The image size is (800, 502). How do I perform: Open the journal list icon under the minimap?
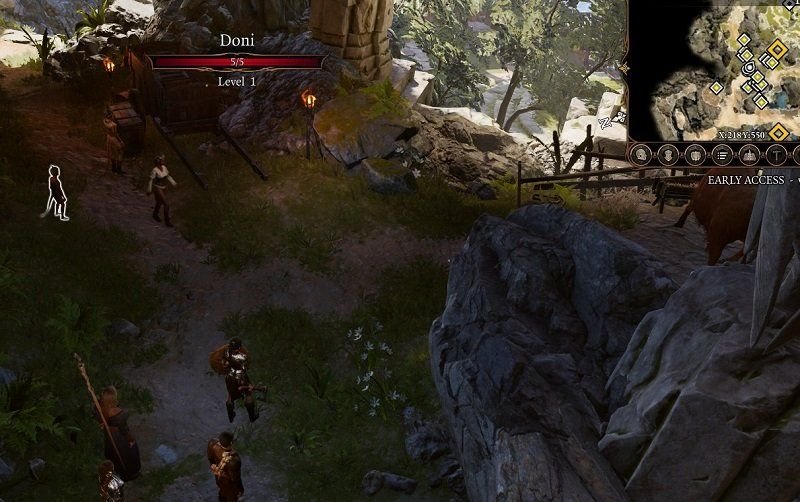tap(720, 155)
